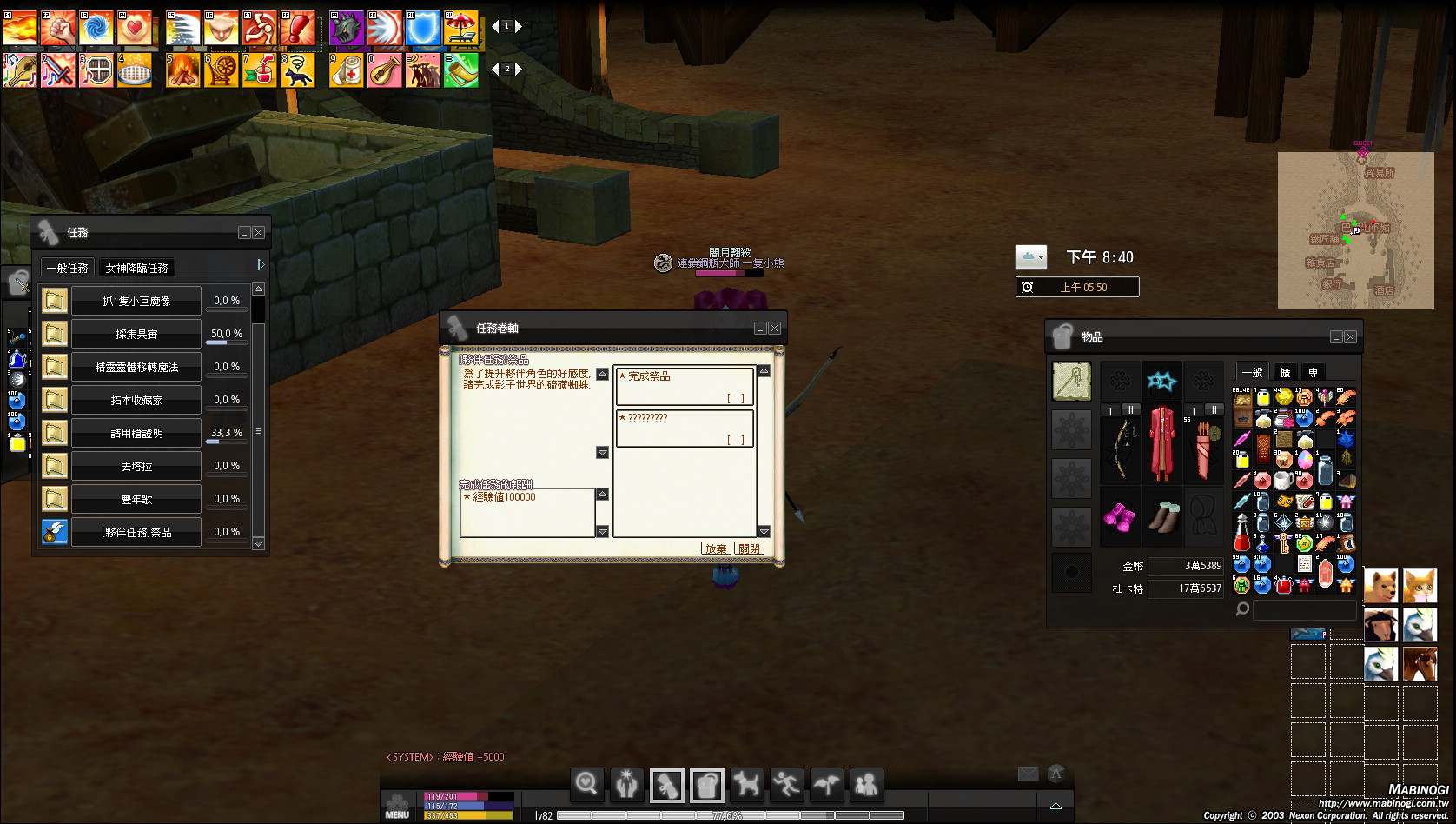The height and width of the screenshot is (824, 1456).
Task: Close the 任務 quest list window
Action: coord(259,233)
